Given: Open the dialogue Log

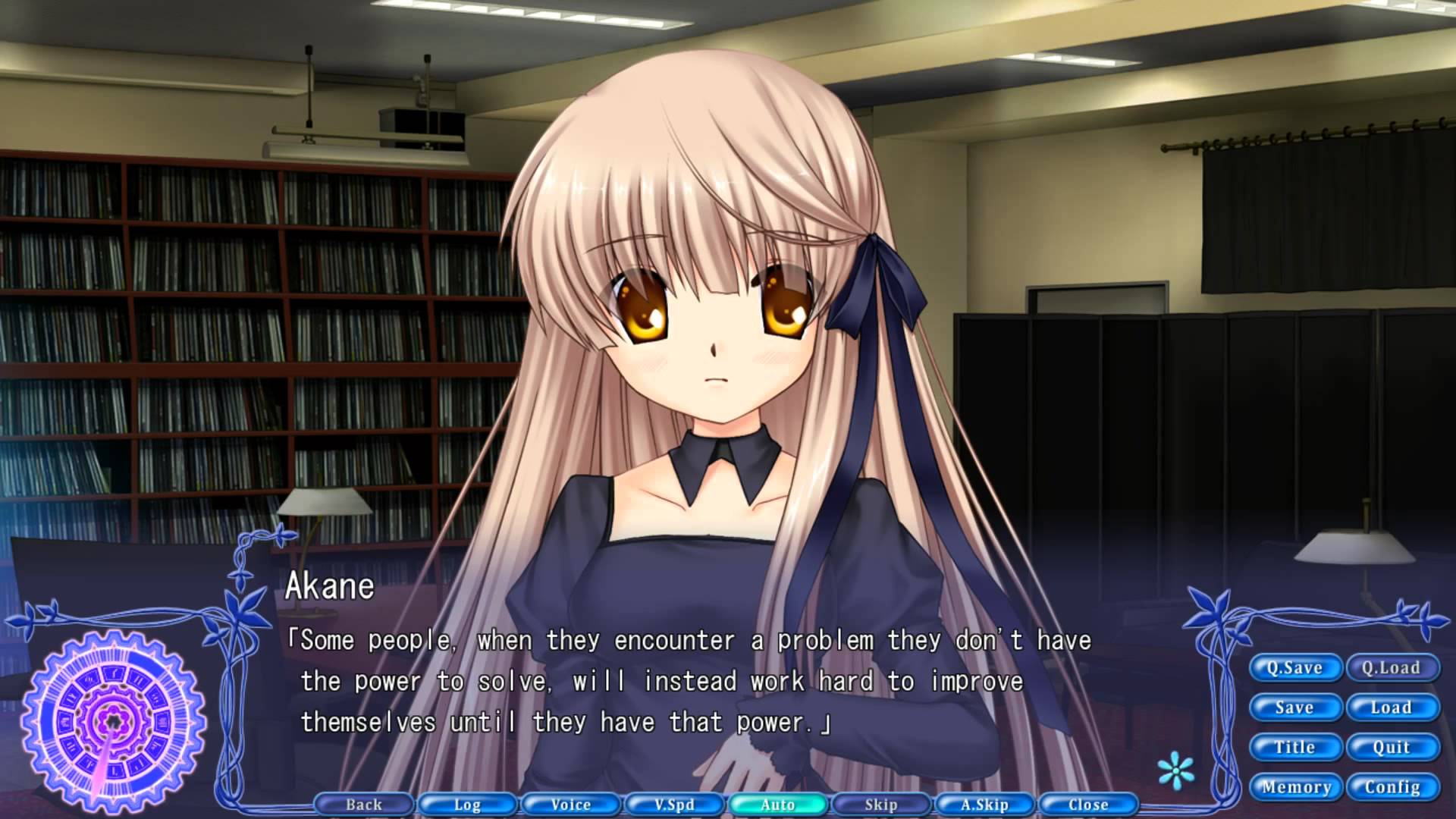Looking at the screenshot, I should [x=467, y=805].
